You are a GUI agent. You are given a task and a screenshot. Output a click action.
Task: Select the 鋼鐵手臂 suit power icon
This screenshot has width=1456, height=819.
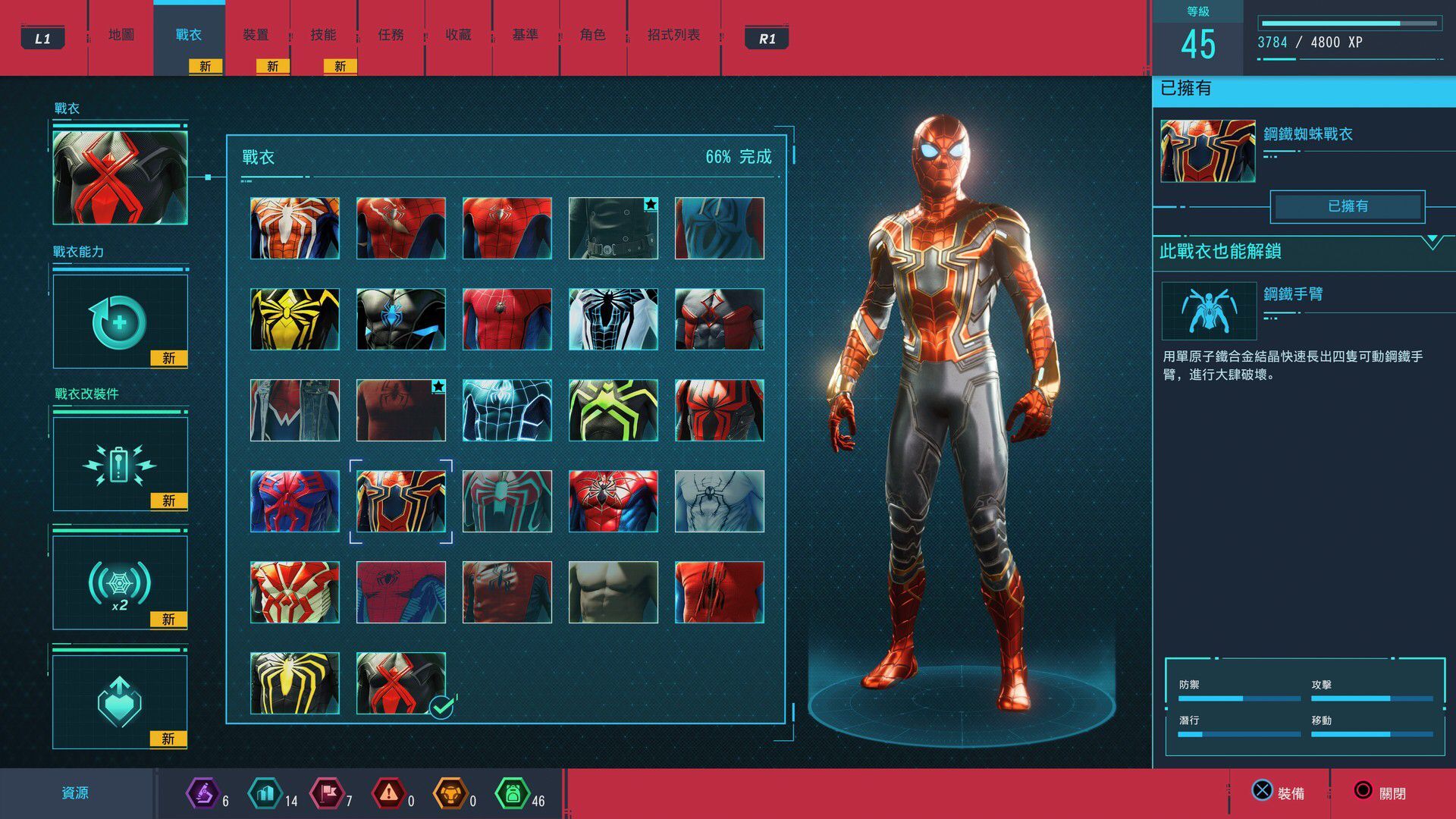tap(1209, 311)
